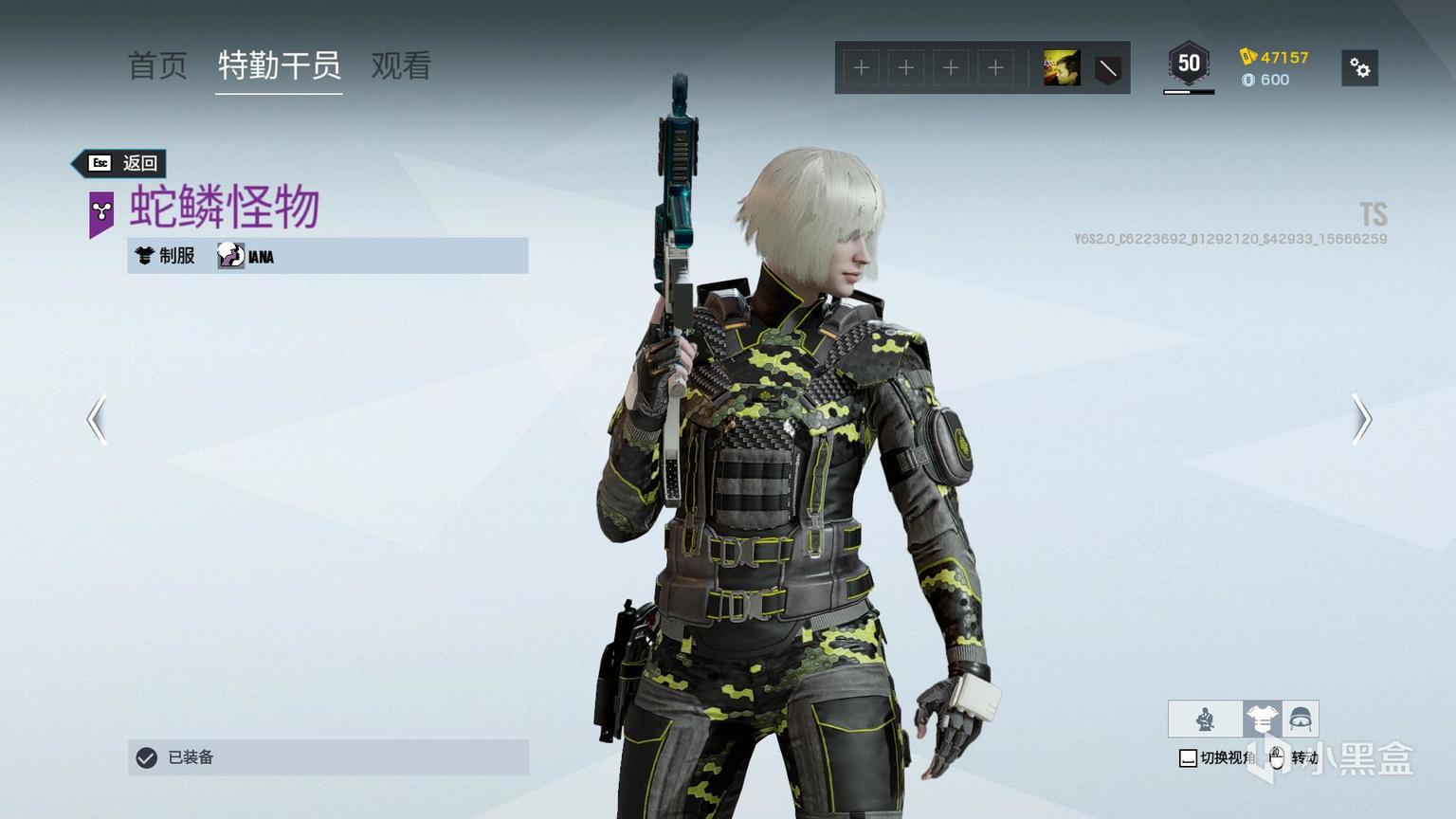
Task: Click the renown currency 47157 icon
Action: [x=1248, y=57]
